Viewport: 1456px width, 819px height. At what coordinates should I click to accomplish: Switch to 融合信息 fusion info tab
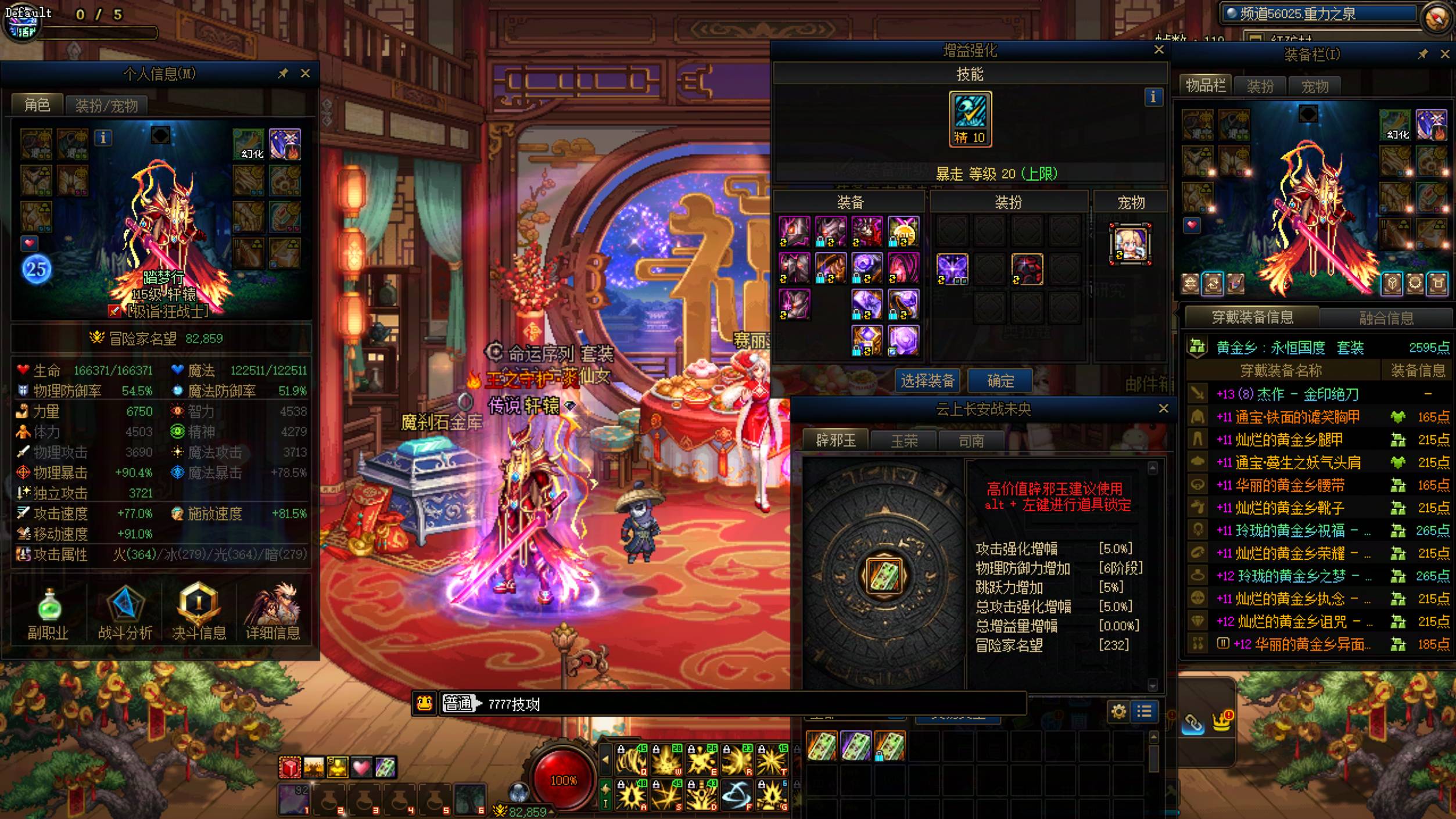pyautogui.click(x=1386, y=318)
